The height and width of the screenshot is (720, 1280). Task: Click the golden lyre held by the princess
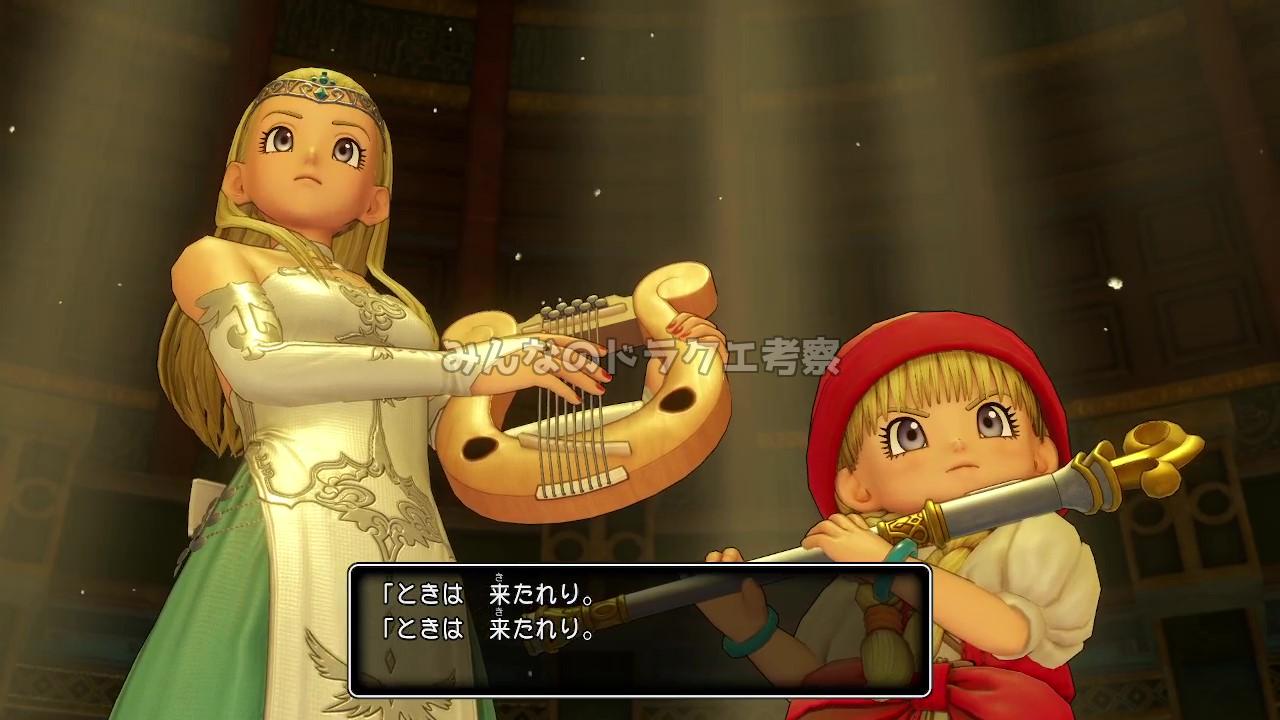560,420
